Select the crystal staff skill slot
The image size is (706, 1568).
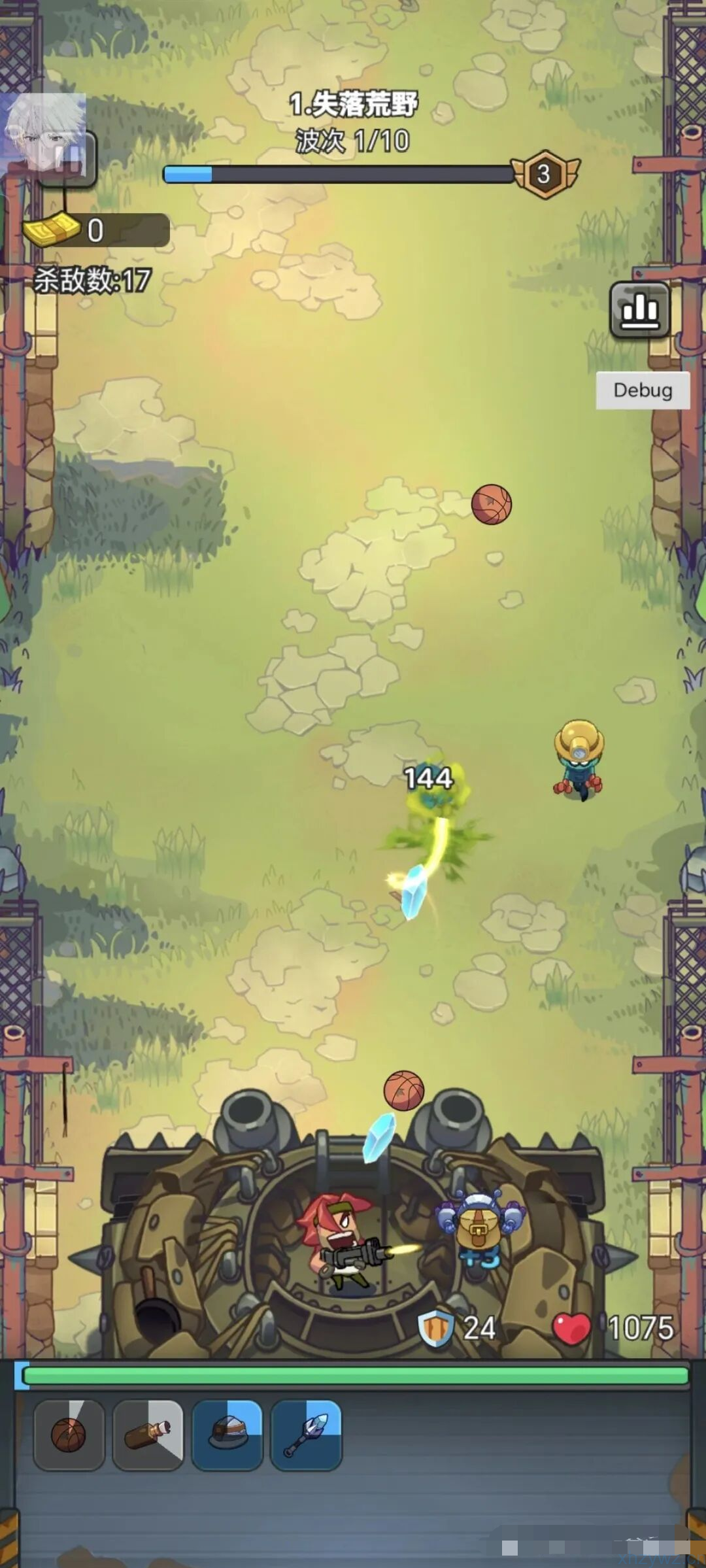pyautogui.click(x=306, y=1435)
